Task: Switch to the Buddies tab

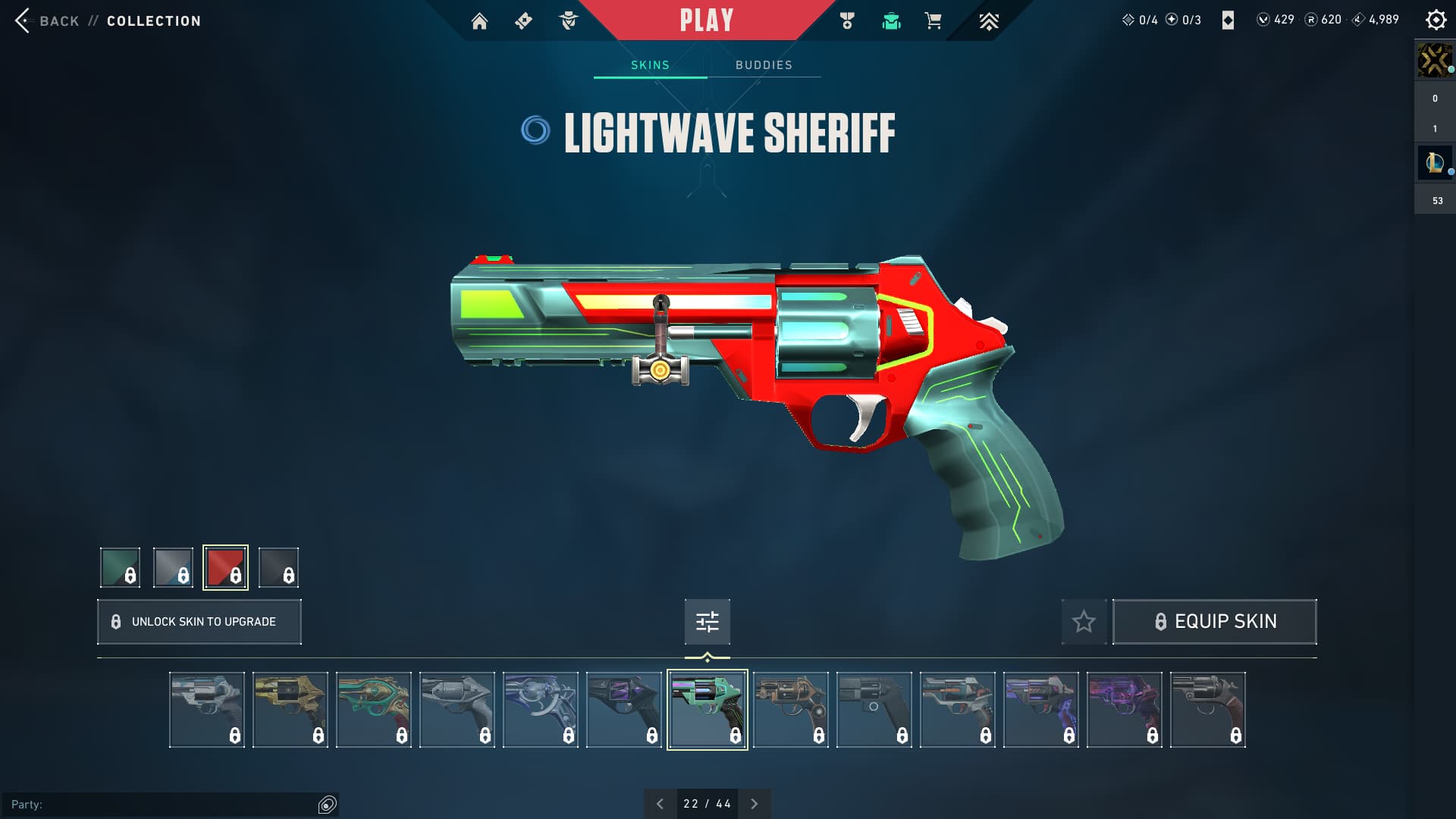Action: click(x=764, y=65)
